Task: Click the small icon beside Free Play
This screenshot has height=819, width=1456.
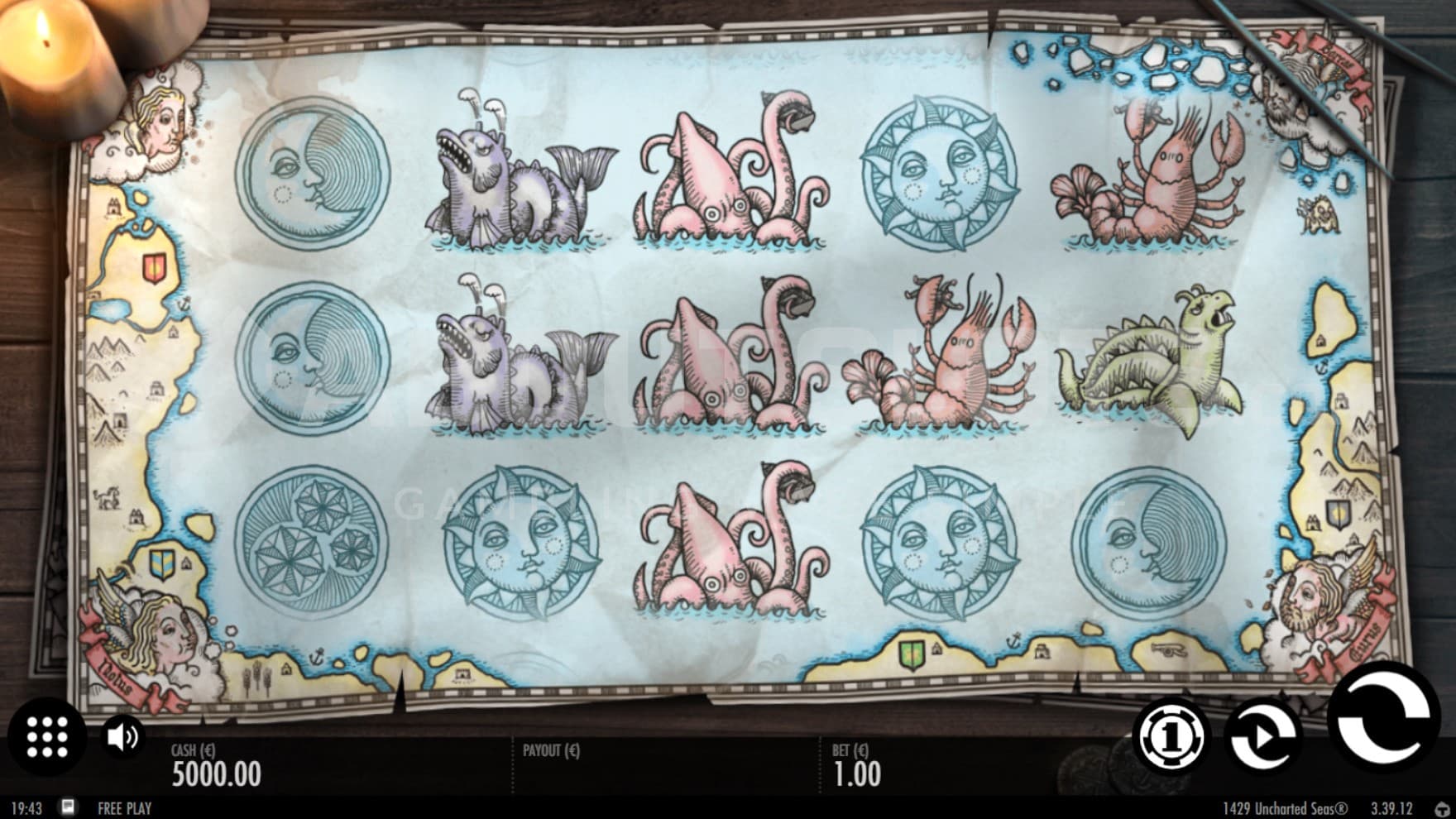Action: (x=69, y=807)
